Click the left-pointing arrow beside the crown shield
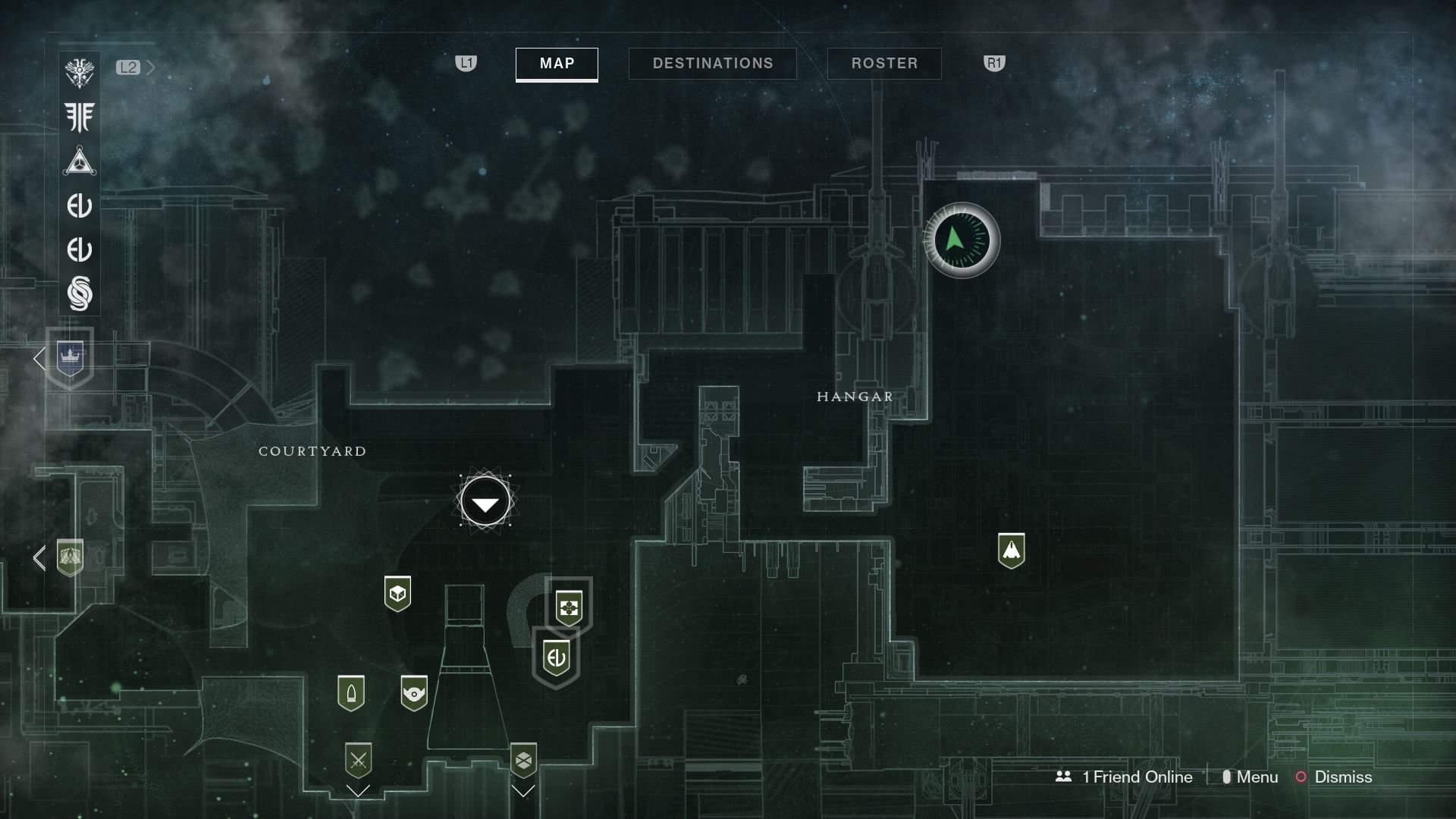The height and width of the screenshot is (819, 1456). point(39,359)
